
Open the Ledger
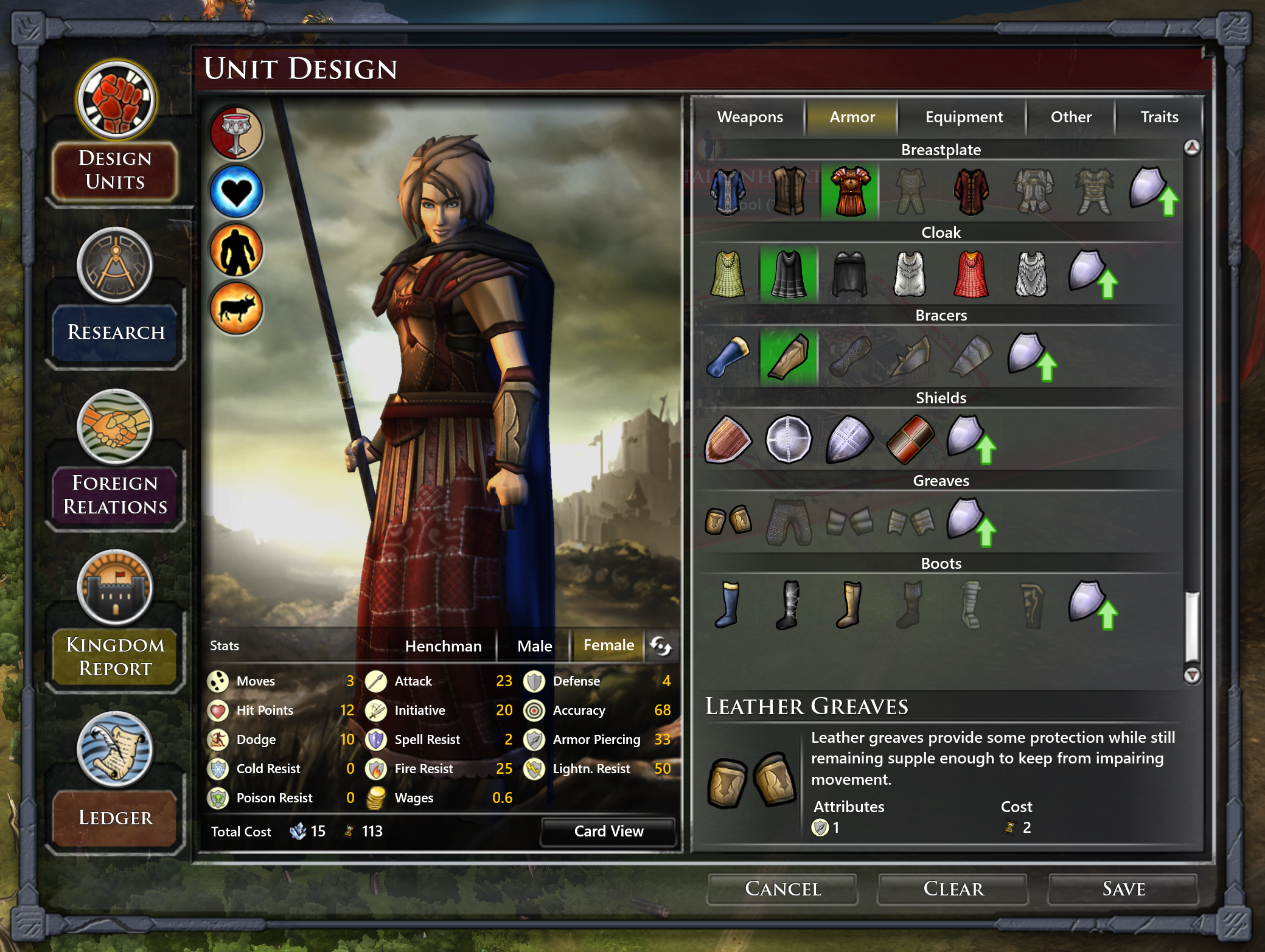click(x=115, y=817)
